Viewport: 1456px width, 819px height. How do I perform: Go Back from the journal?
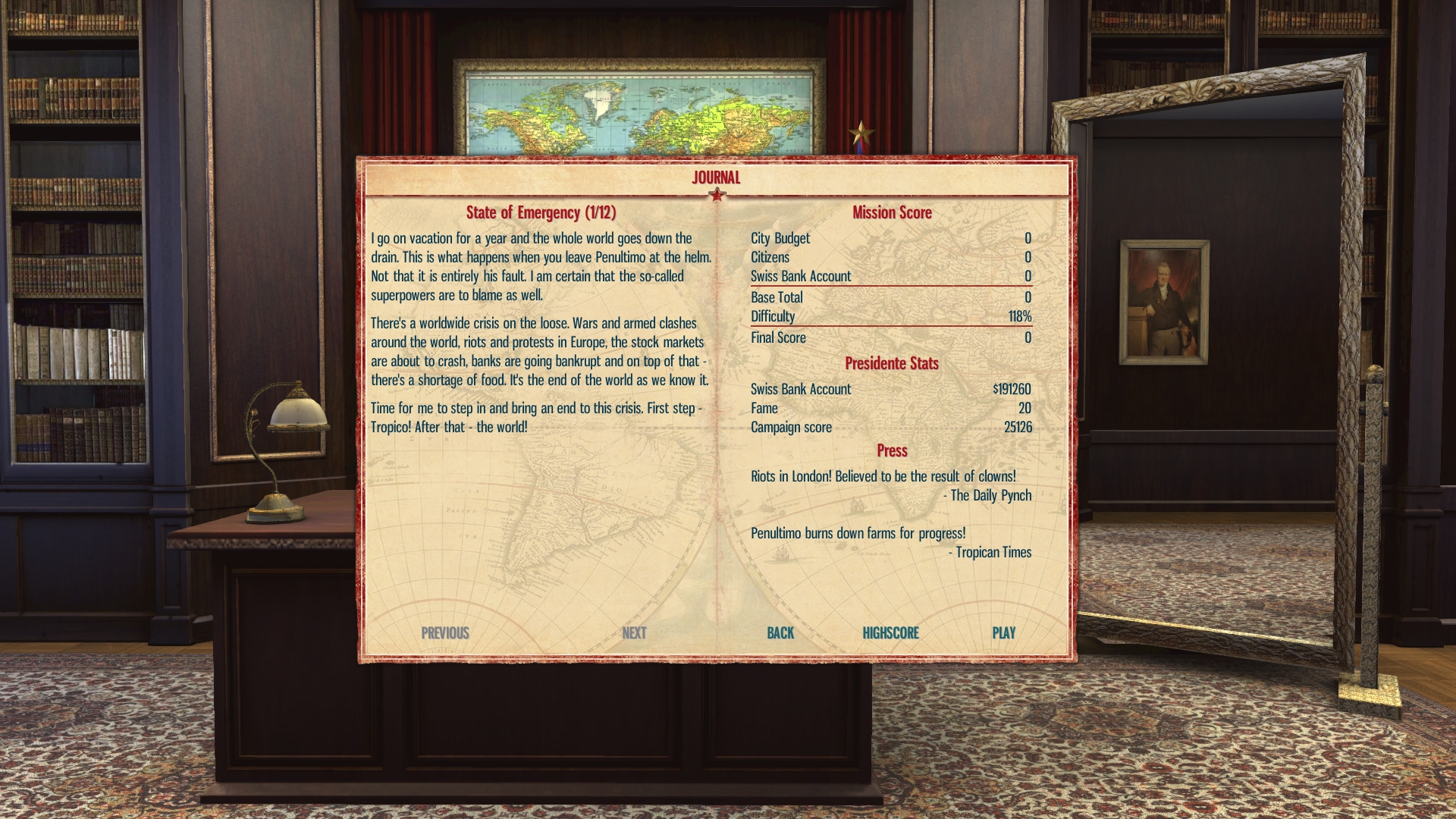click(780, 632)
